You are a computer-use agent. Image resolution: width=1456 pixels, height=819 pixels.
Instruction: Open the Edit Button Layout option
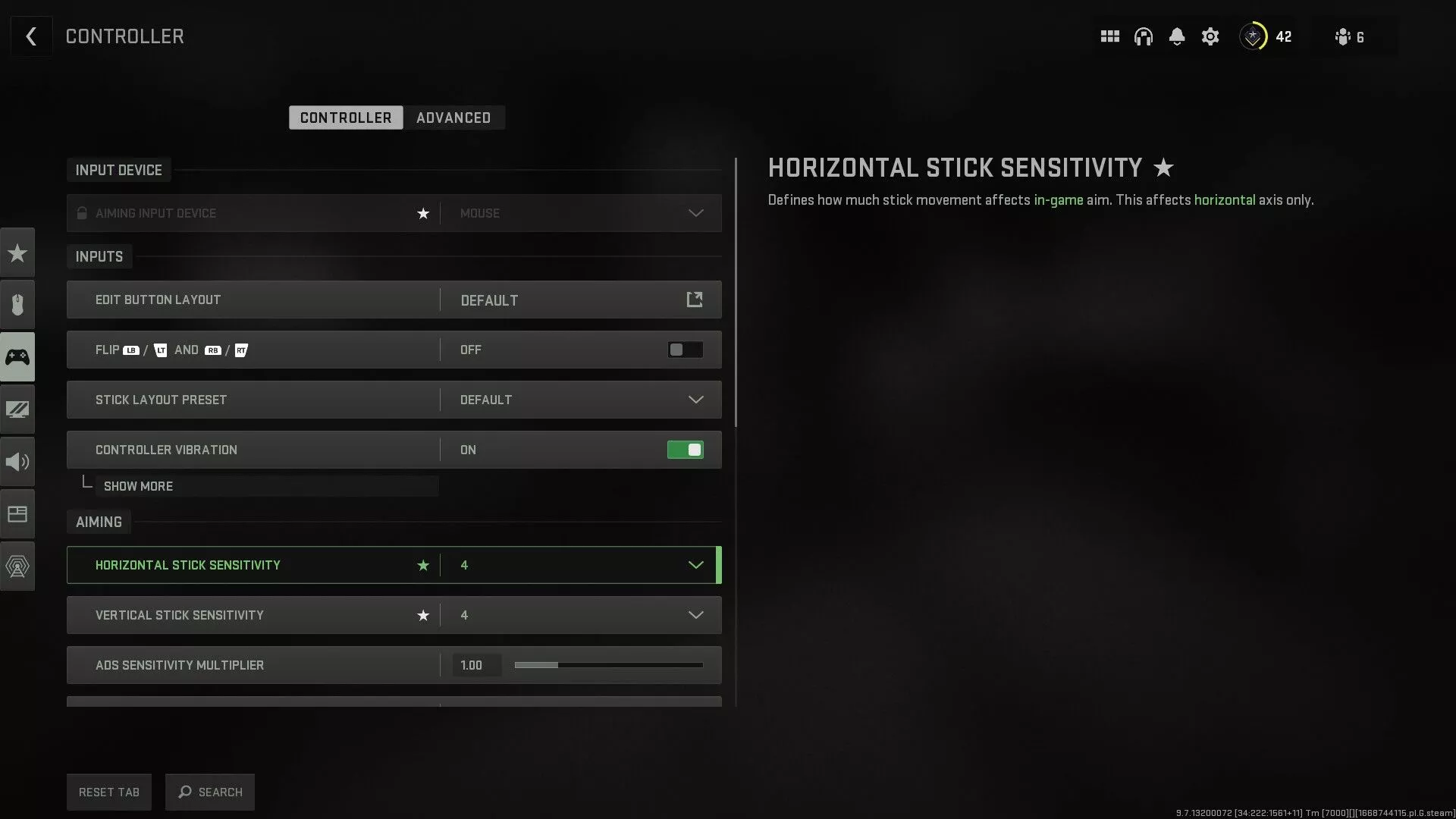pyautogui.click(x=694, y=300)
